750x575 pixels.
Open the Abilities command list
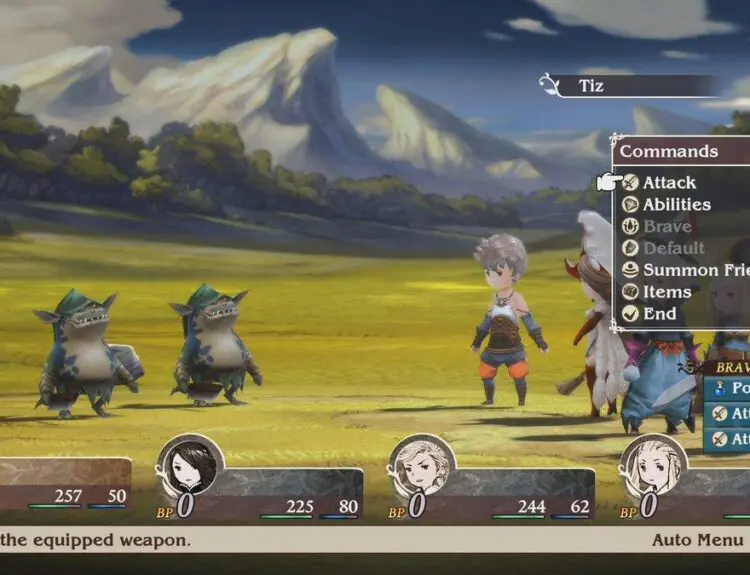[x=676, y=205]
